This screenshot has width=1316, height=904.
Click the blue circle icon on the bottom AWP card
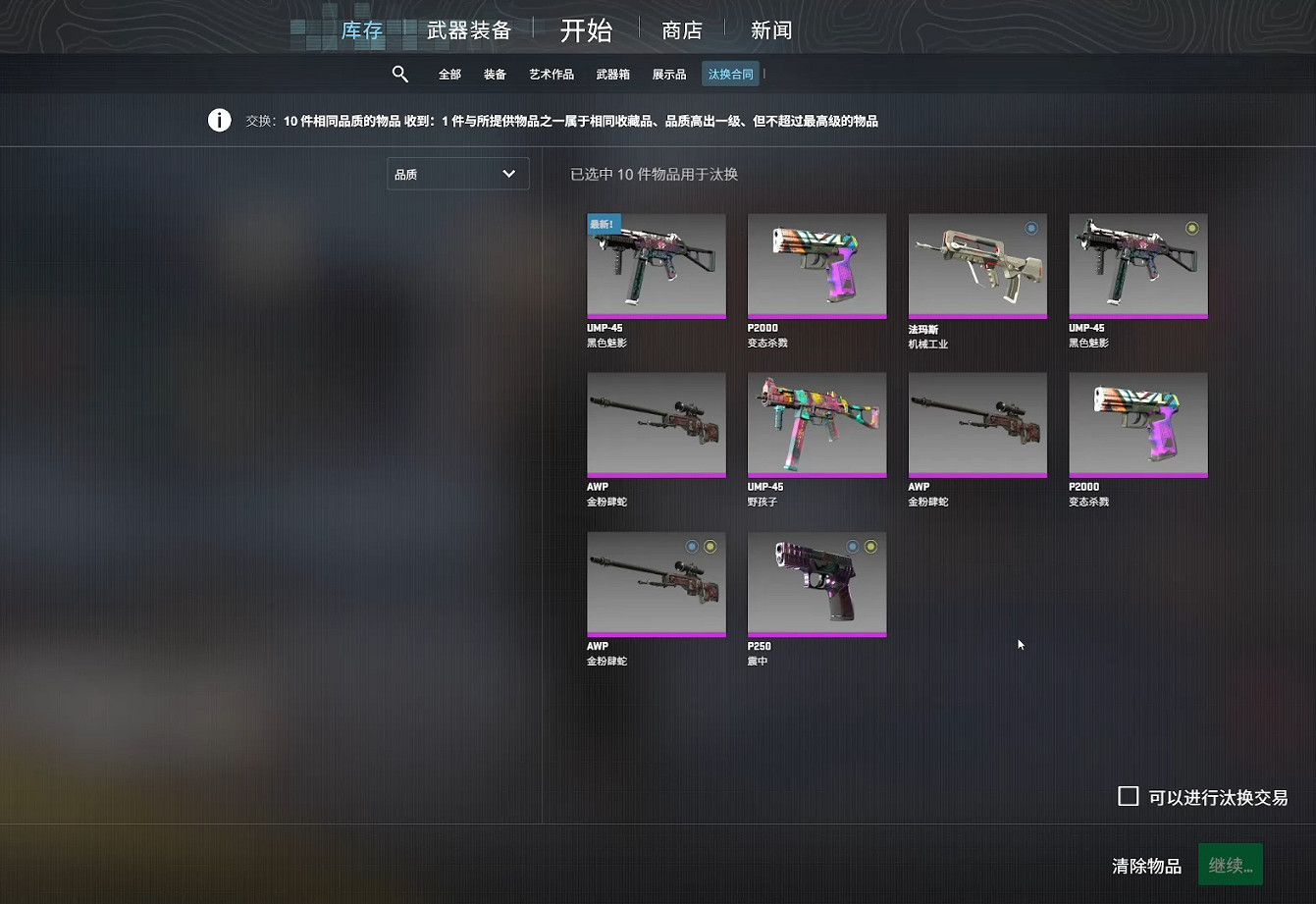point(690,546)
